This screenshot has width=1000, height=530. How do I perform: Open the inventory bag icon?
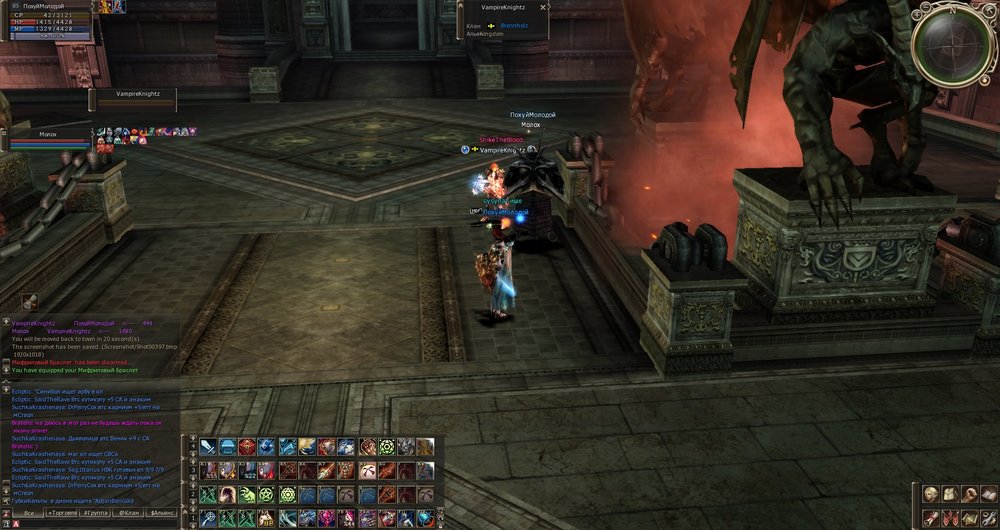coord(950,494)
